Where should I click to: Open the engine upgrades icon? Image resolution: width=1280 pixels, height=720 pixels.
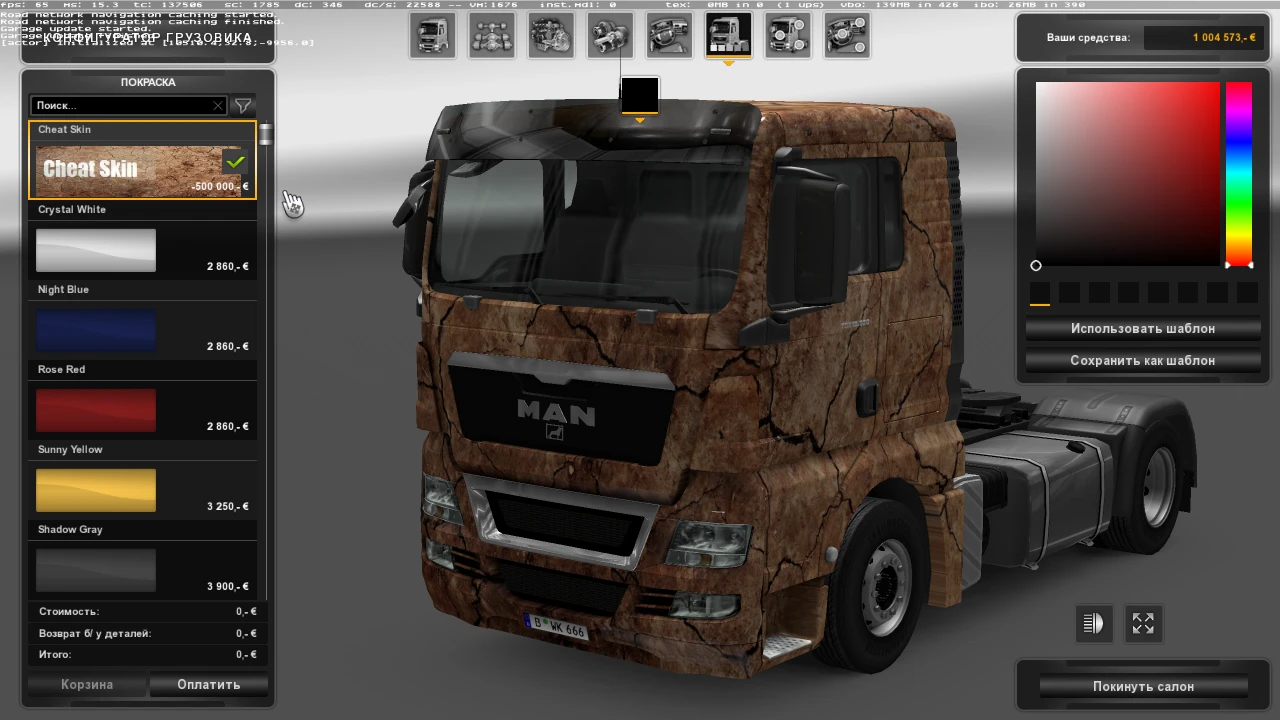click(x=550, y=35)
